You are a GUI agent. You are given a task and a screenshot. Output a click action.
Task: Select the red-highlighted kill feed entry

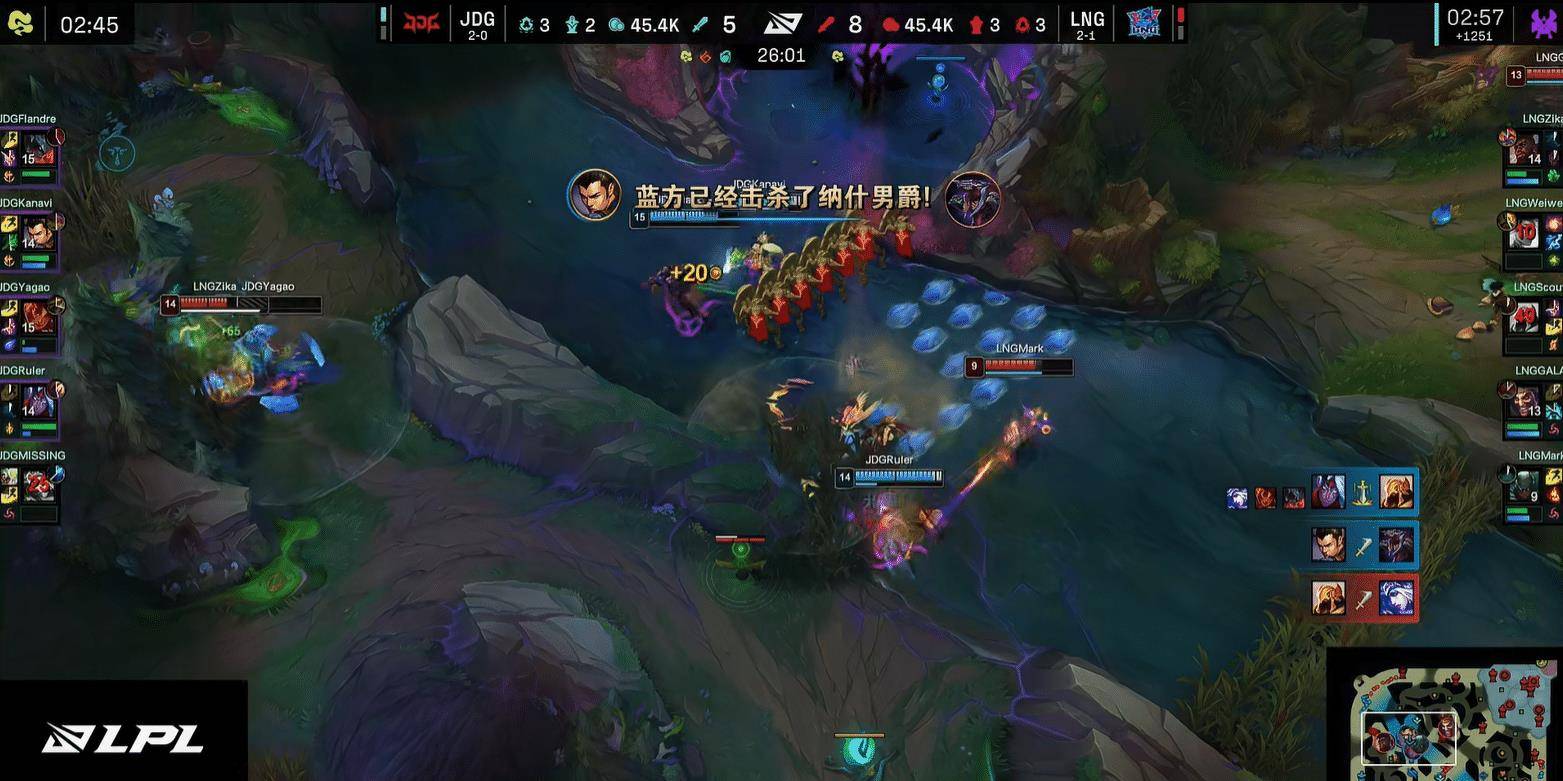(x=1362, y=598)
